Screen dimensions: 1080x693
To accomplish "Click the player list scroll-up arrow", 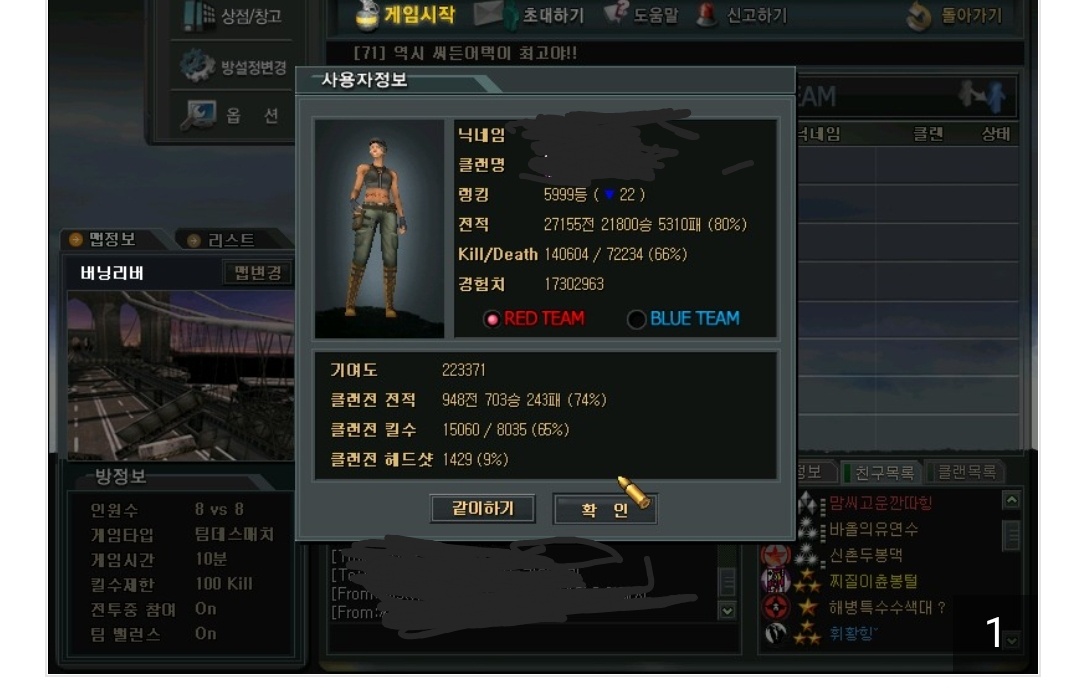I will point(1012,500).
